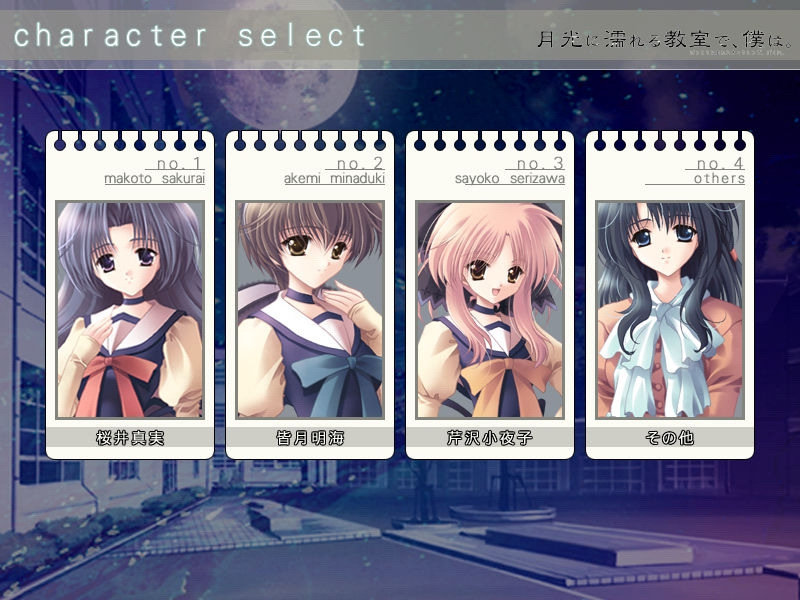This screenshot has height=600, width=800.
Task: Open the その他 name label
Action: 670,438
